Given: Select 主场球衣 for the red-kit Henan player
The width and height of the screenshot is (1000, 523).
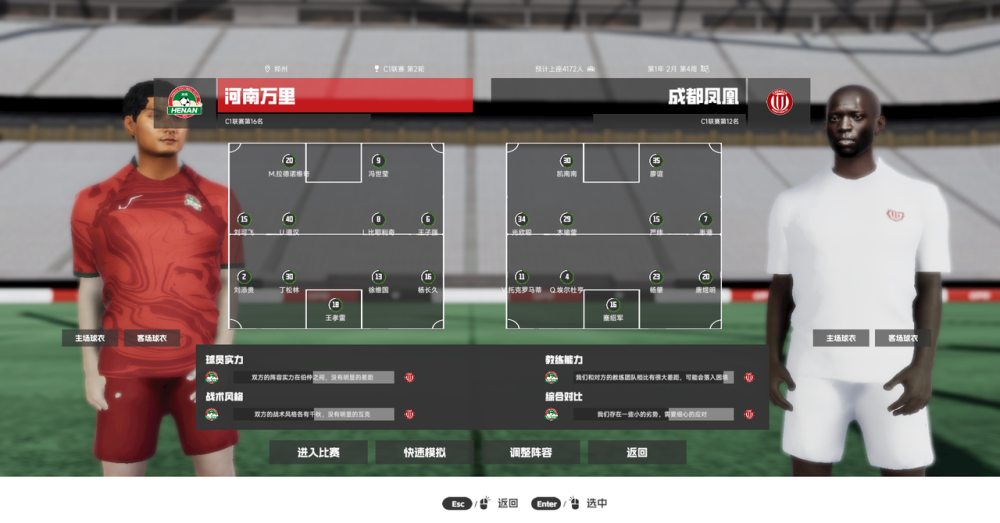Looking at the screenshot, I should pyautogui.click(x=90, y=338).
